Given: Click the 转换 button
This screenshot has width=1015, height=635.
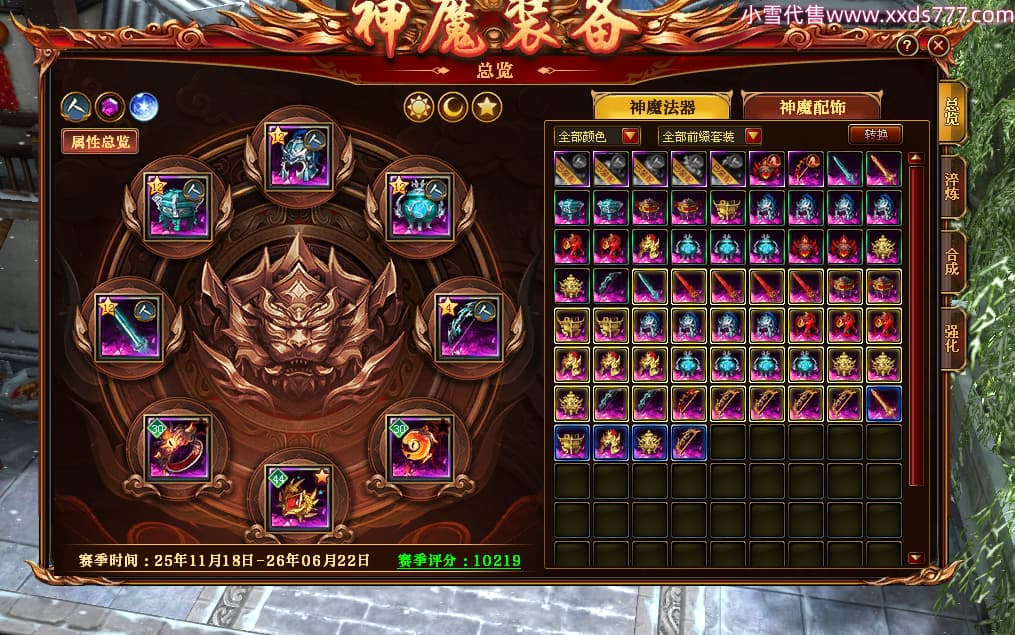Looking at the screenshot, I should (x=875, y=134).
